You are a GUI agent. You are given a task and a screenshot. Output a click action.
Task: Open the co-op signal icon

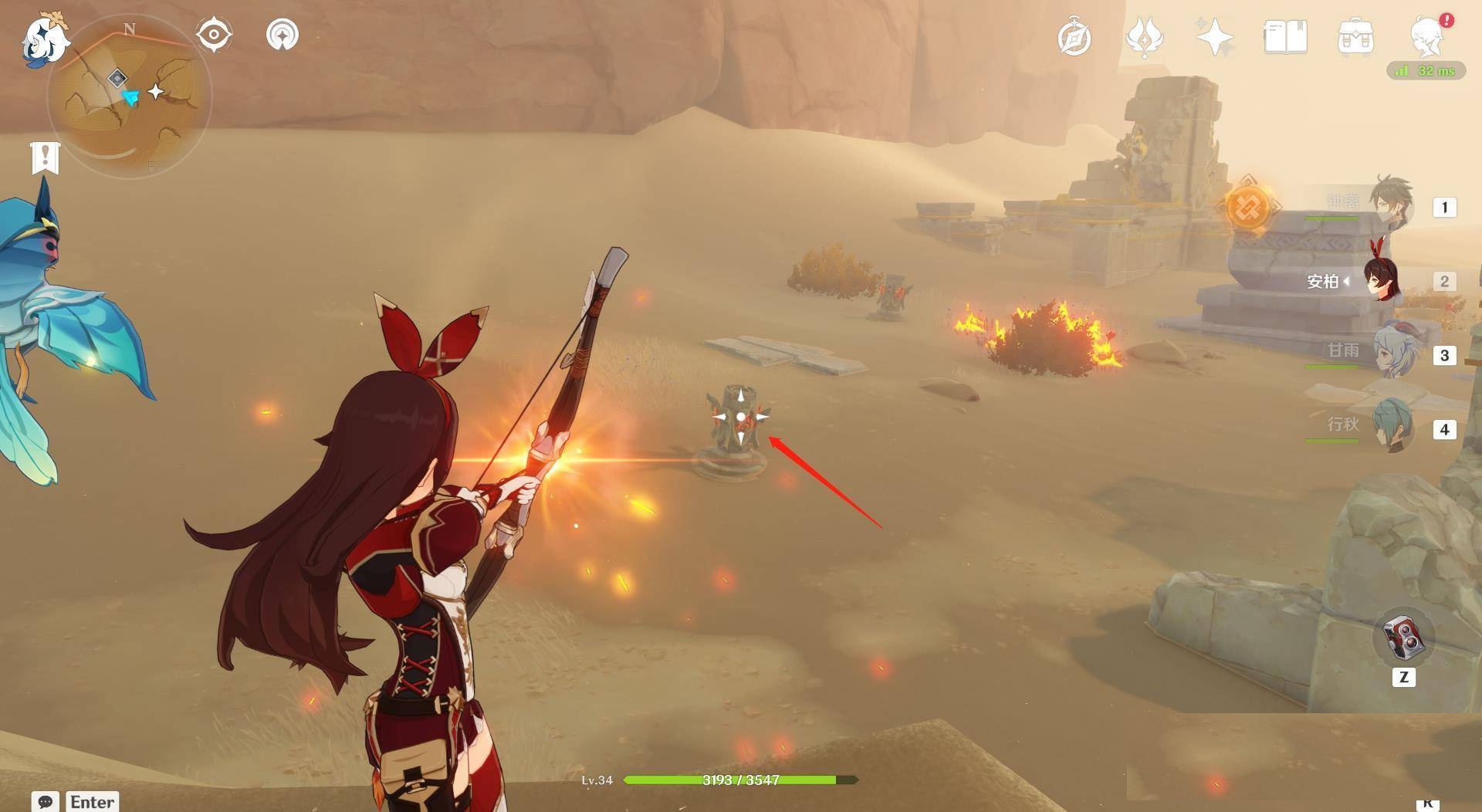pos(282,35)
